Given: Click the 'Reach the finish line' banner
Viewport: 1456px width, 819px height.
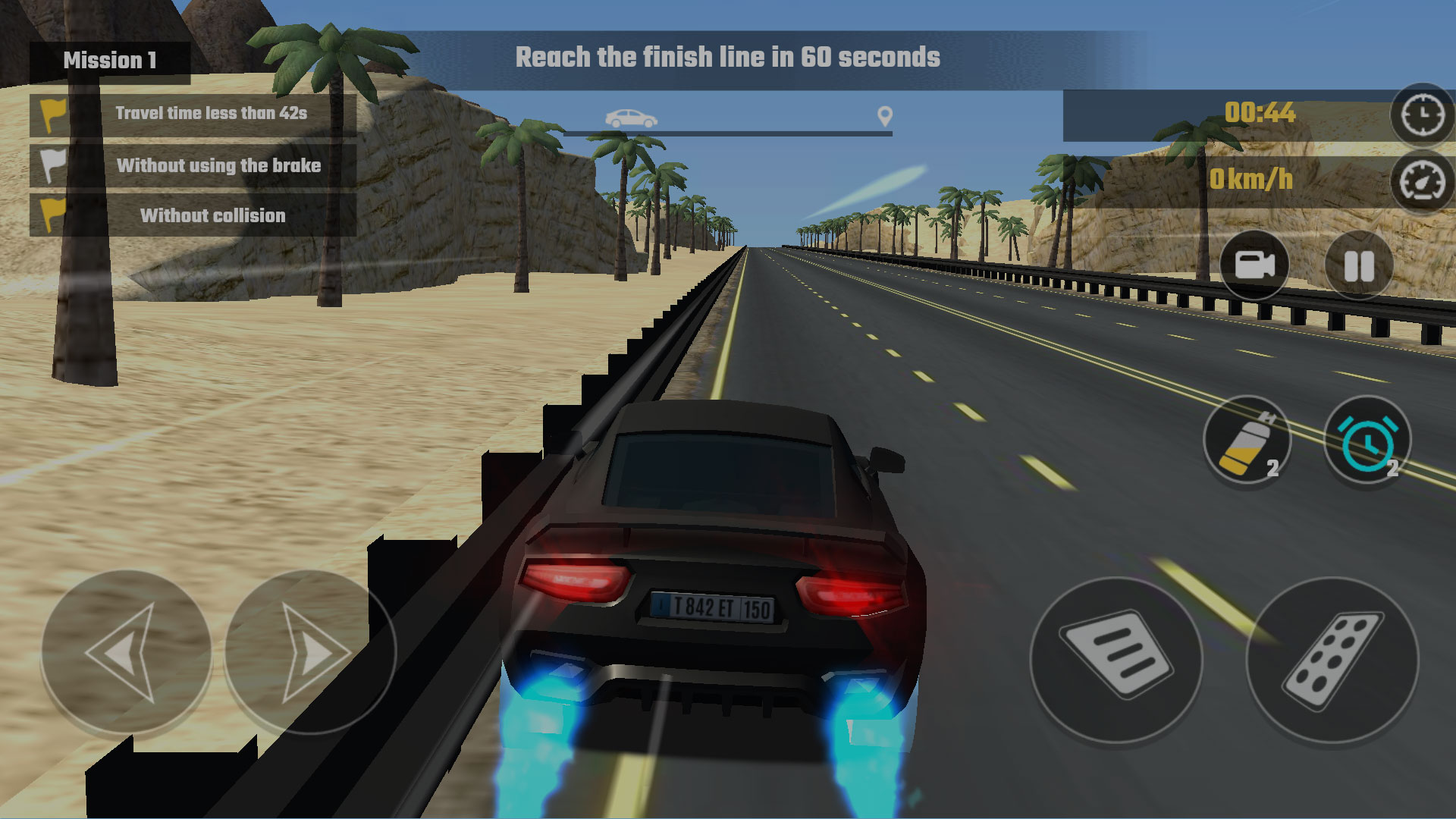Looking at the screenshot, I should coord(727,57).
